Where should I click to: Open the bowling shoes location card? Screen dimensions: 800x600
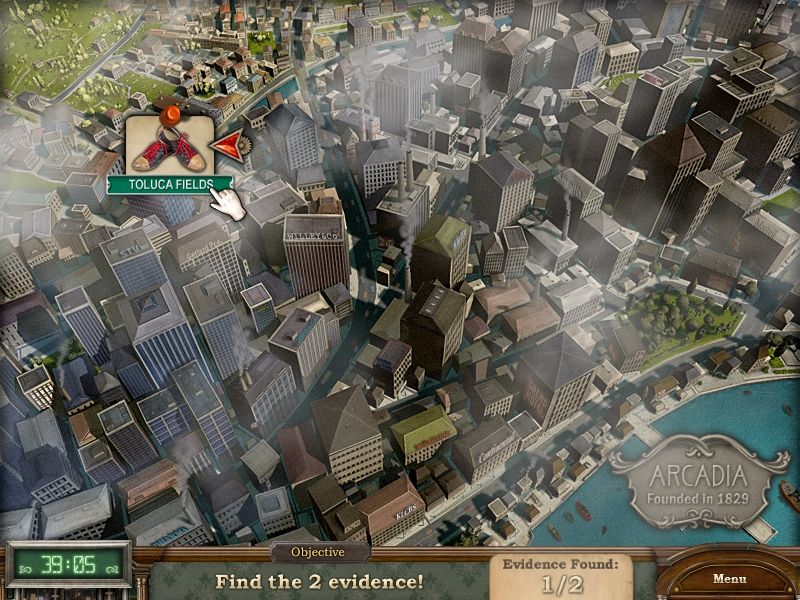(167, 146)
